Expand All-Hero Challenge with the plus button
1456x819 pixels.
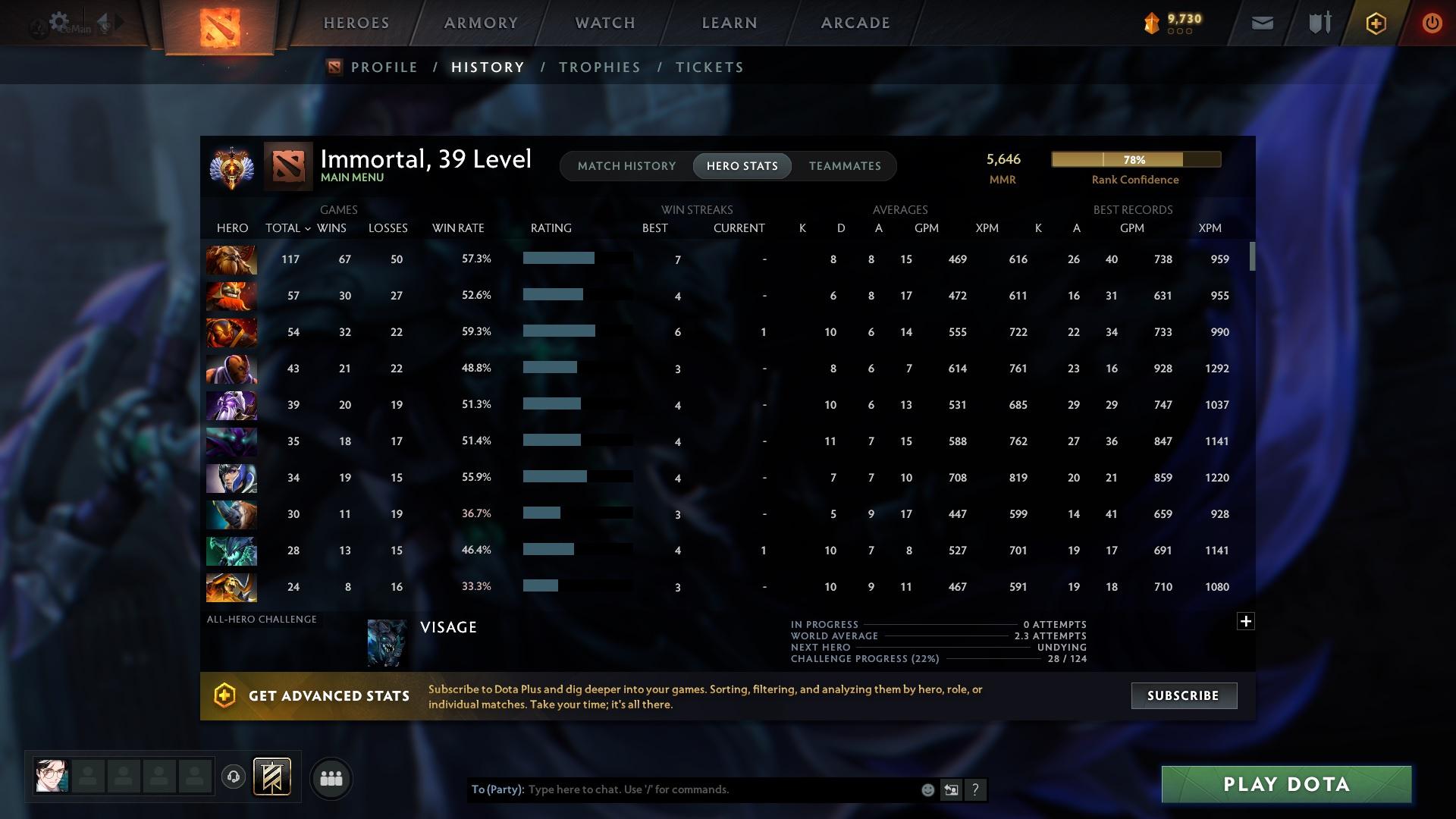1246,621
